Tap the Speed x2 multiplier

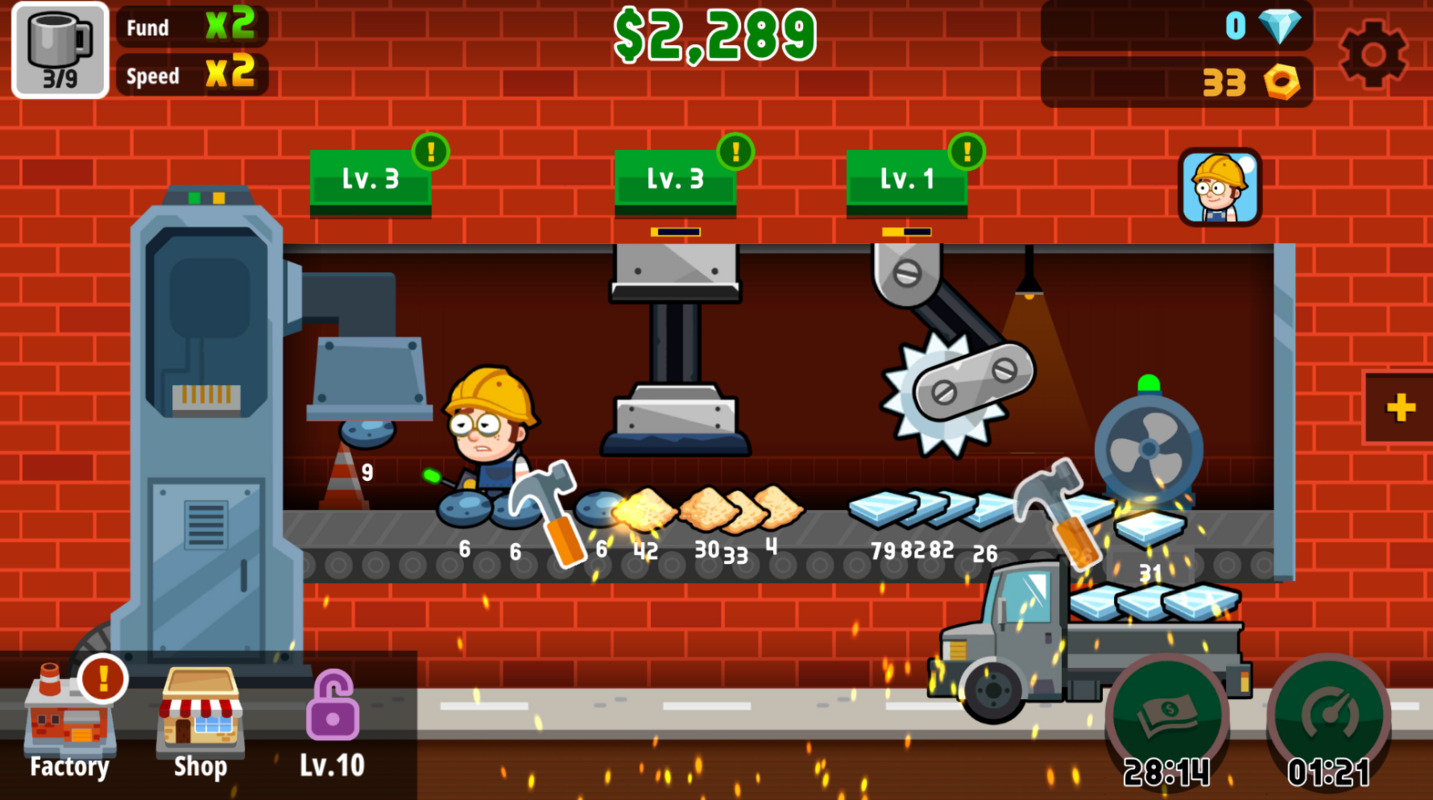[191, 75]
